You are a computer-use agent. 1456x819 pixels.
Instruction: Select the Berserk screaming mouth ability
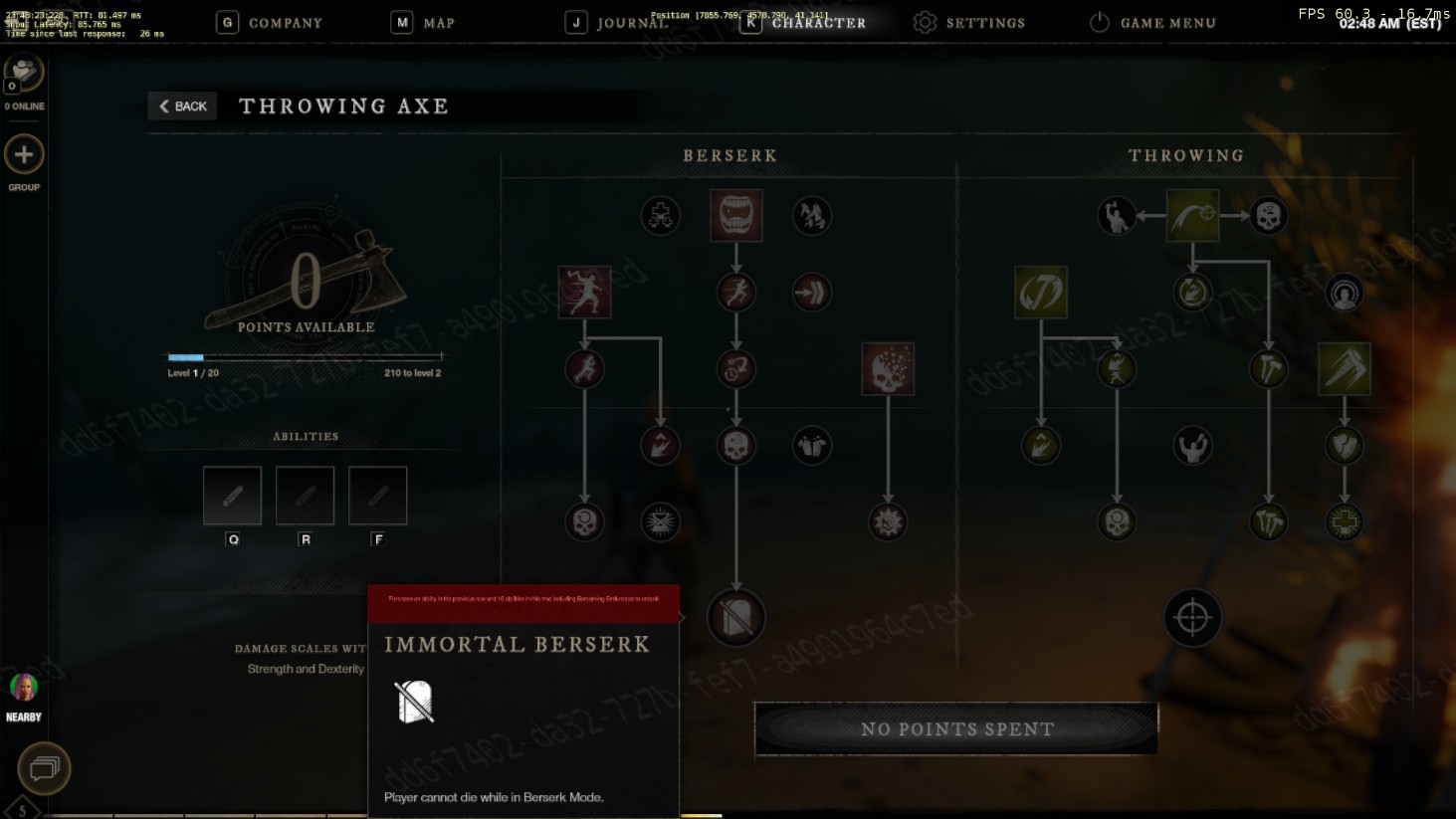(736, 215)
